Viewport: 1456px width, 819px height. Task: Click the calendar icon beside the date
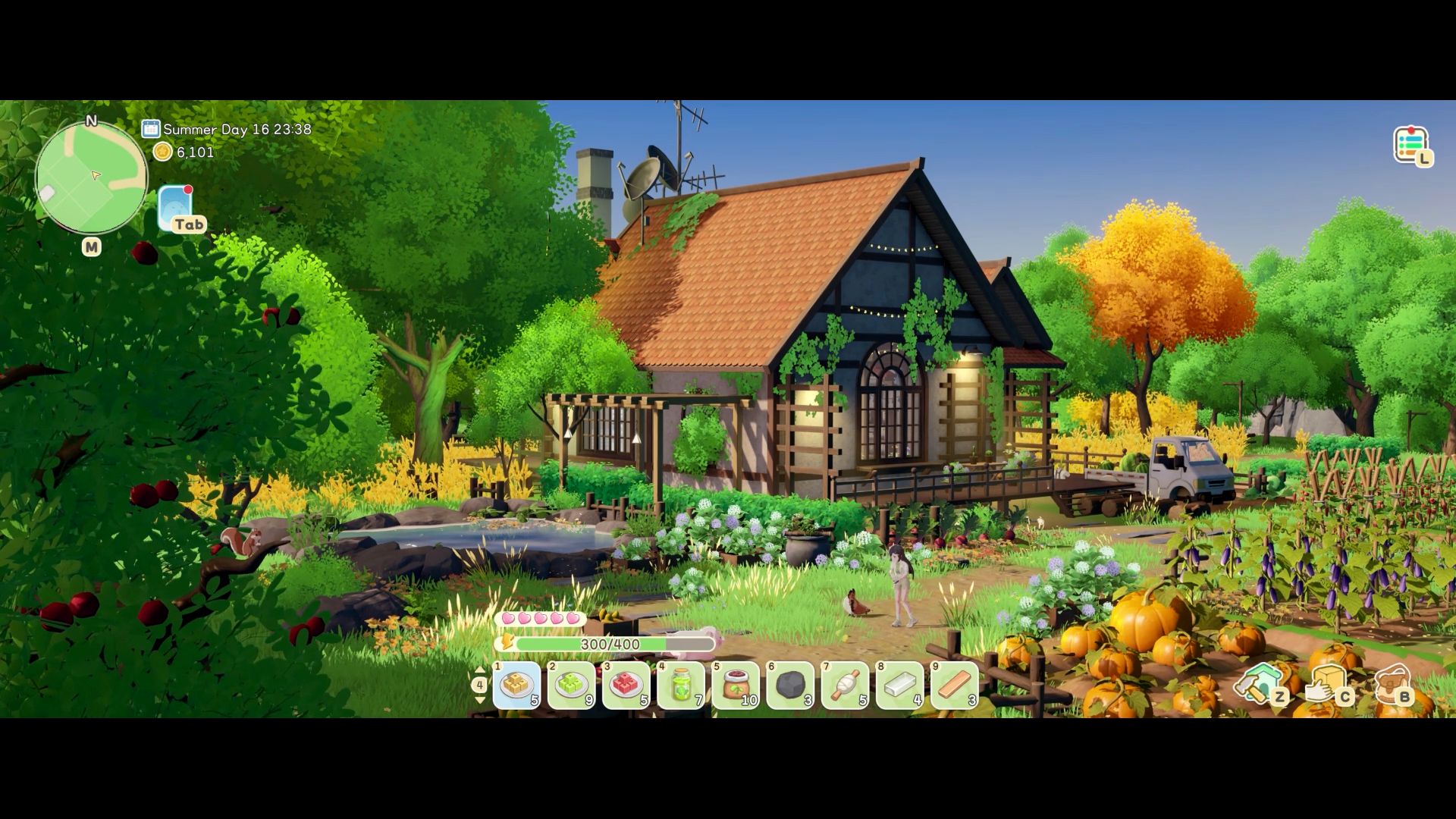coord(151,129)
